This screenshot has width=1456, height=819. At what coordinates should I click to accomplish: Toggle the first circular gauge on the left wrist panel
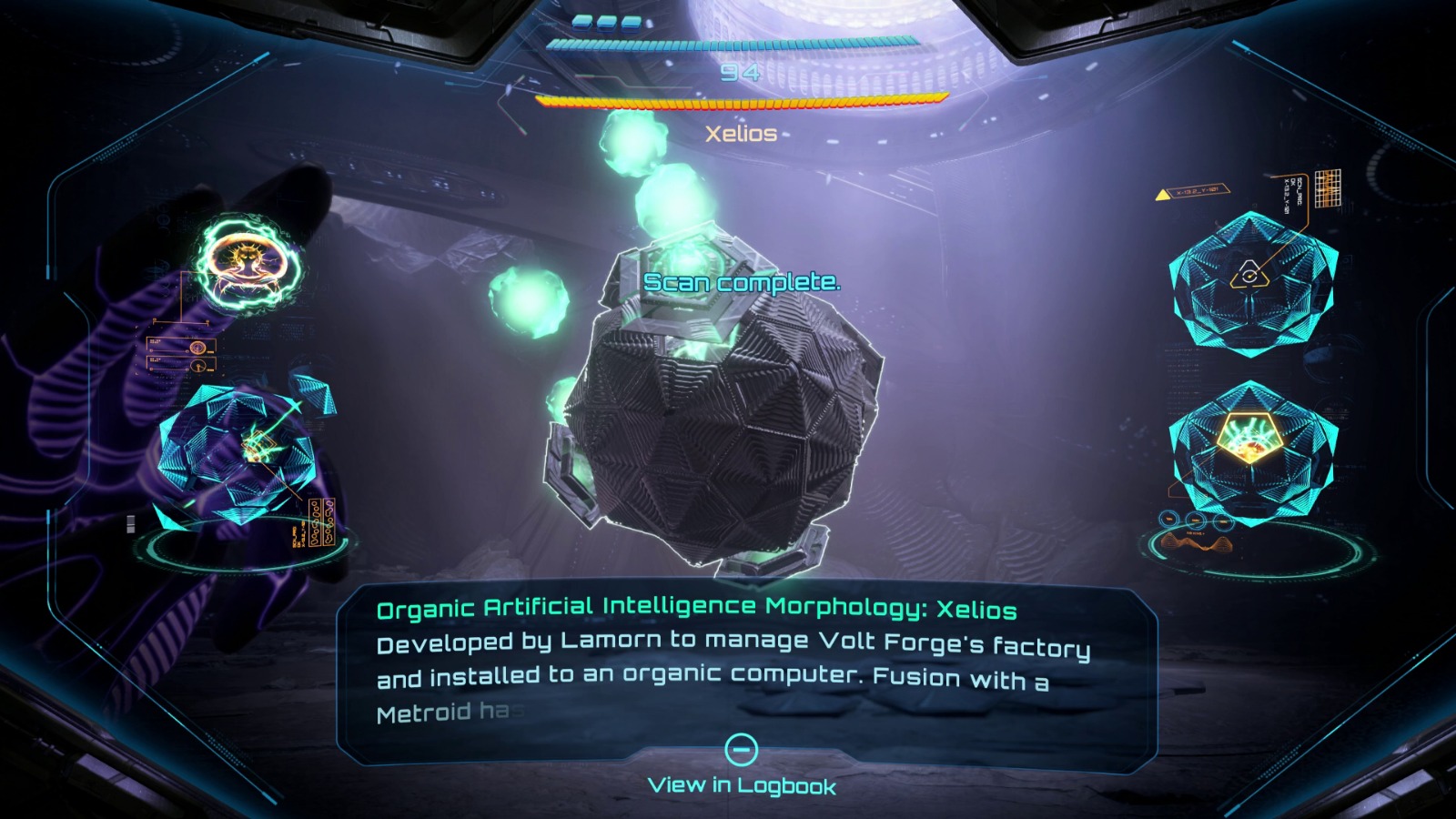[196, 347]
